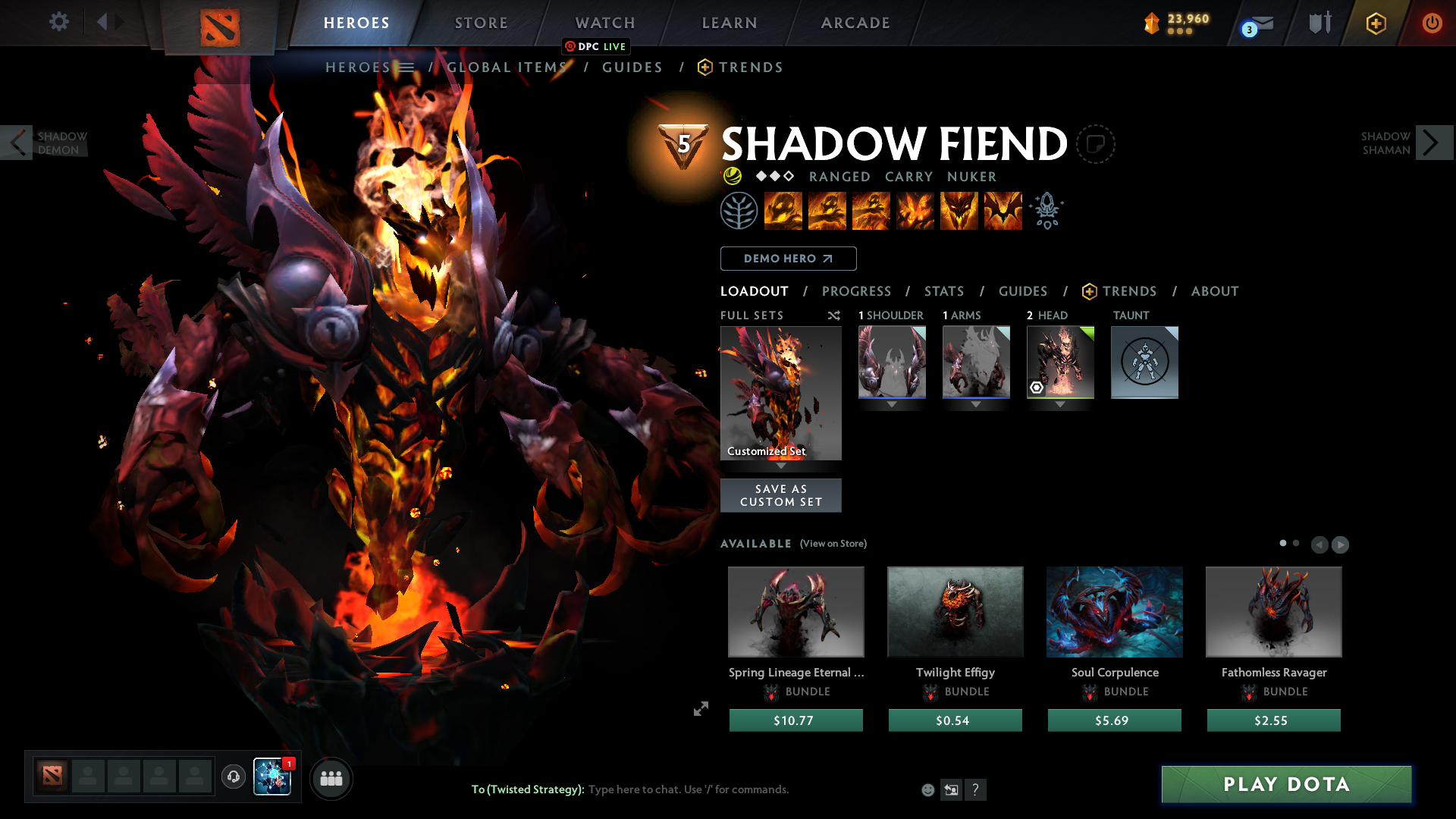
Task: Open the emoticon picker beside the chat bar
Action: pyautogui.click(x=927, y=789)
